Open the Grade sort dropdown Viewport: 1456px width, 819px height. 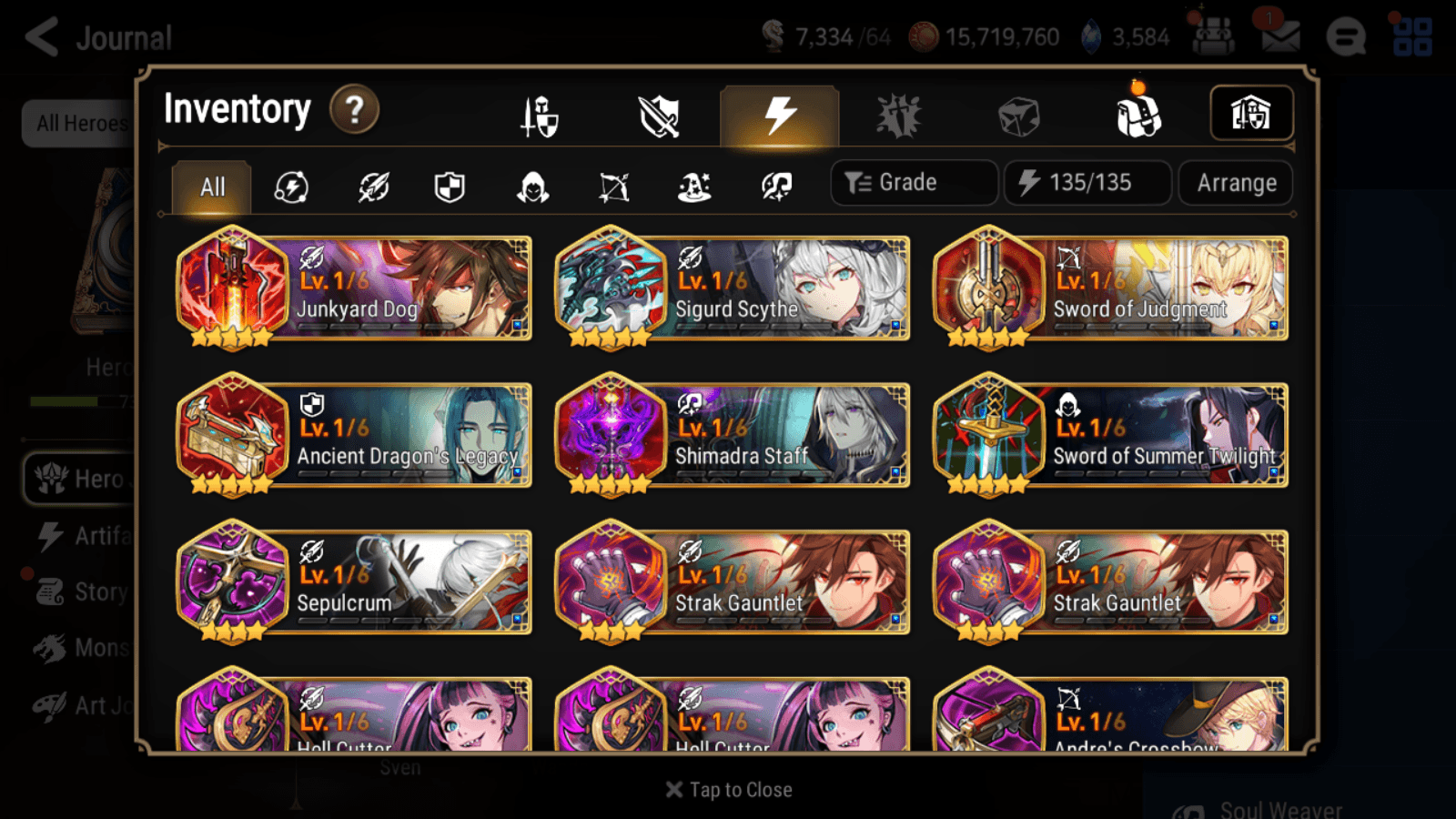(x=913, y=182)
